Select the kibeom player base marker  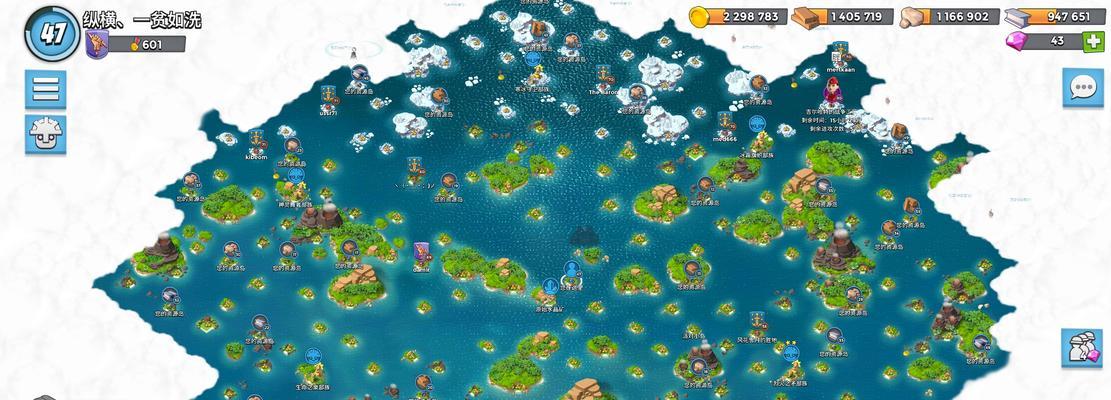256,140
